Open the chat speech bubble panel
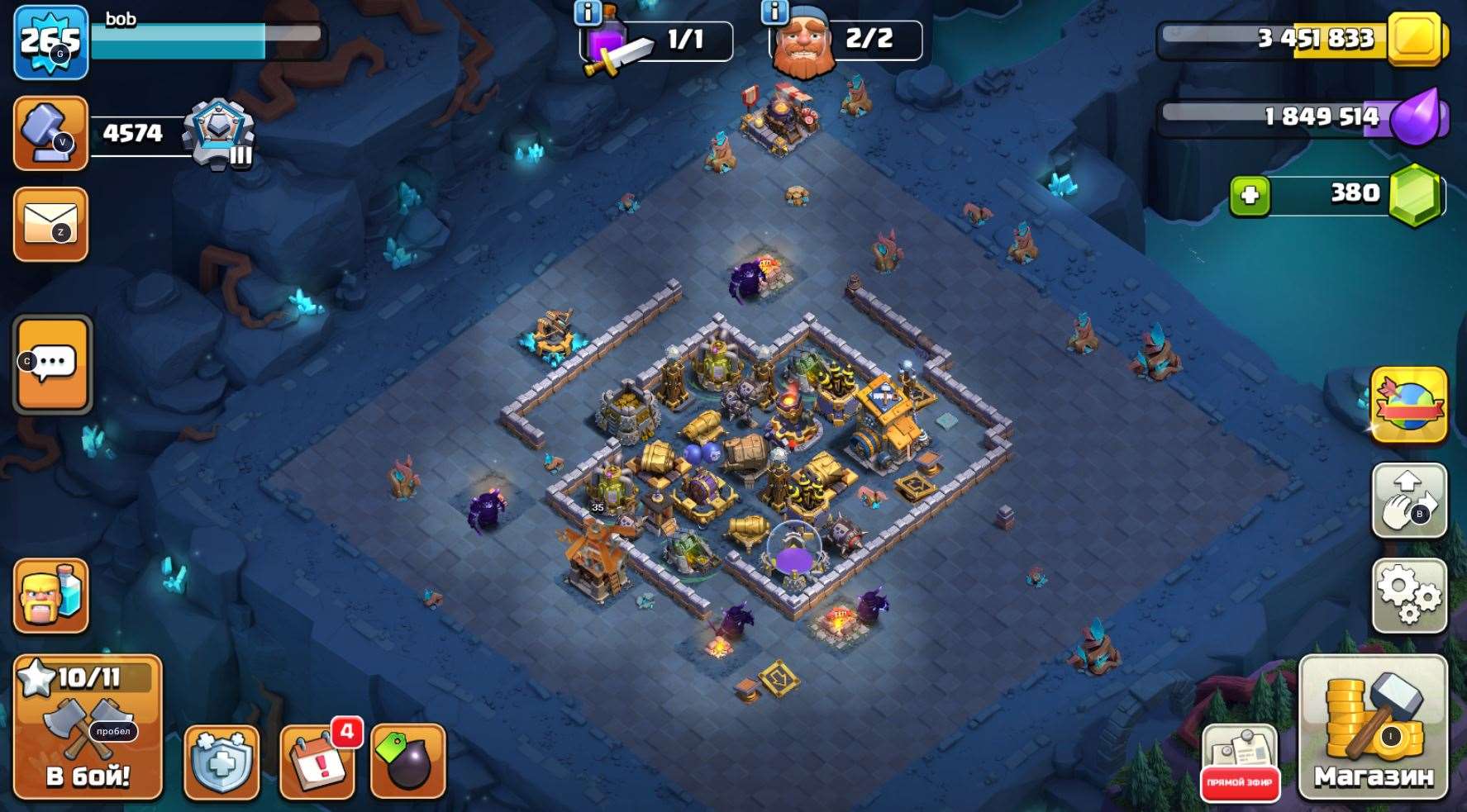 coord(53,363)
